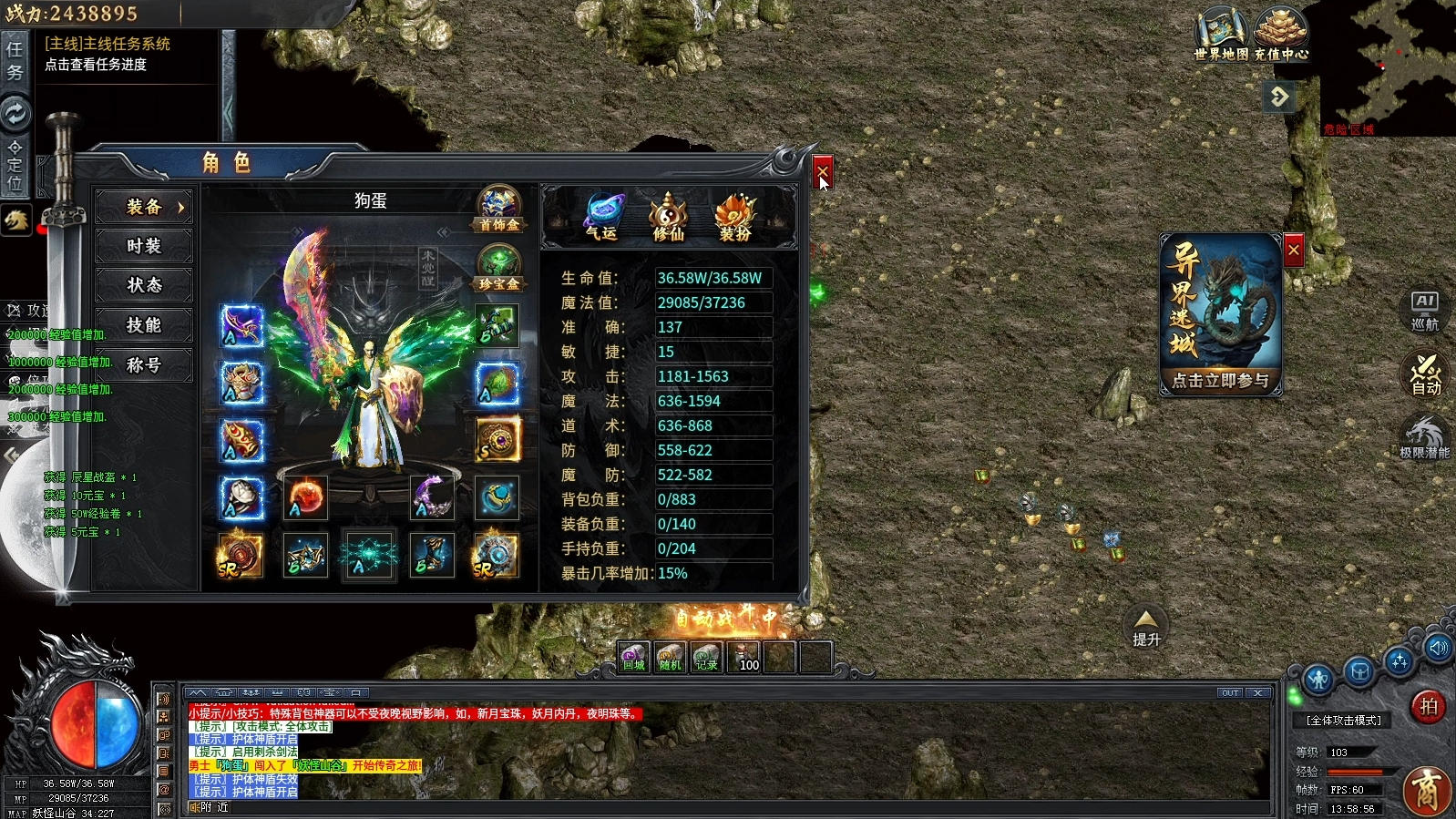
Task: Click the 提升 upgrade arrow
Action: pos(1146,626)
